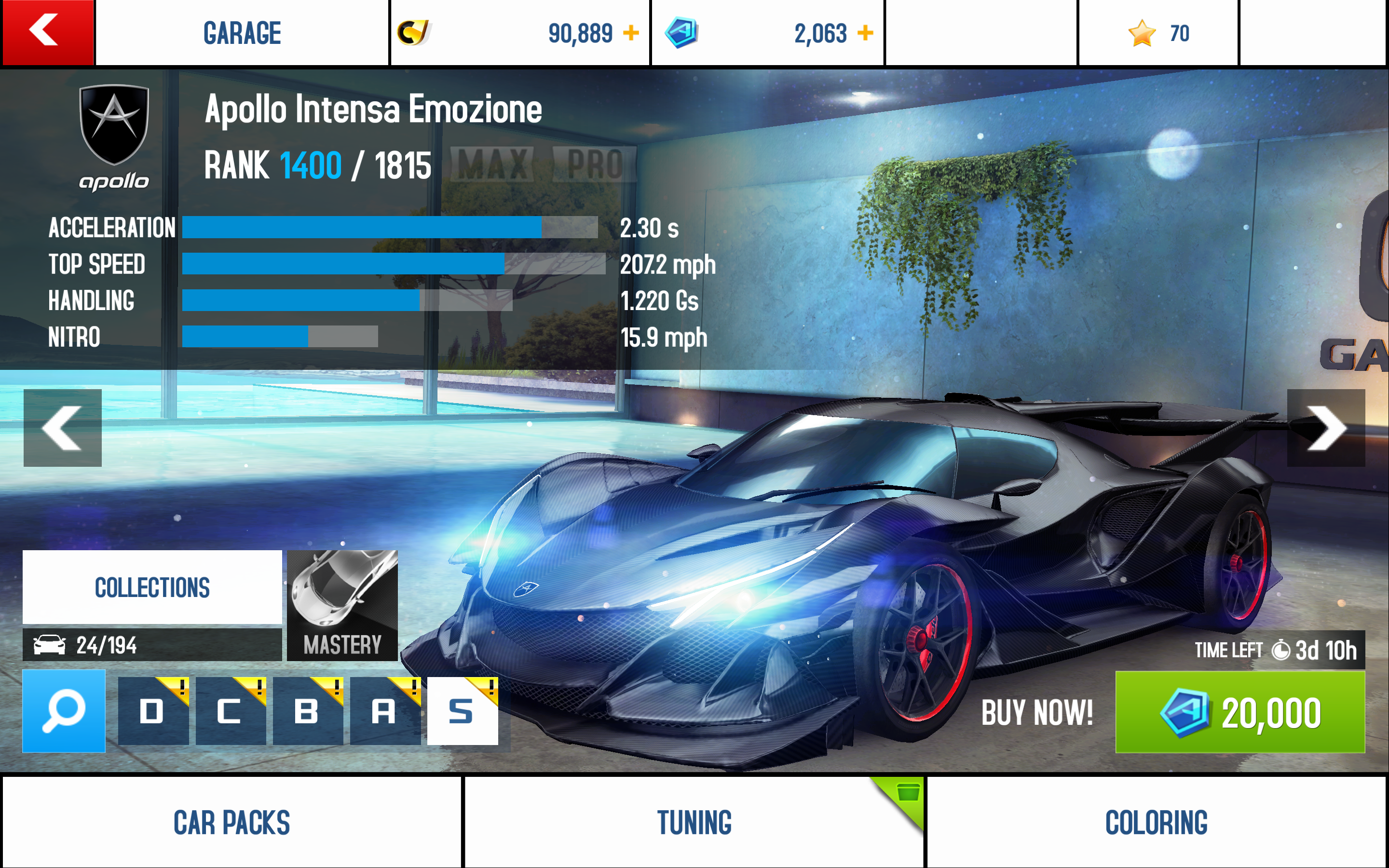Click the star count indicator
1389x868 pixels.
[1157, 33]
